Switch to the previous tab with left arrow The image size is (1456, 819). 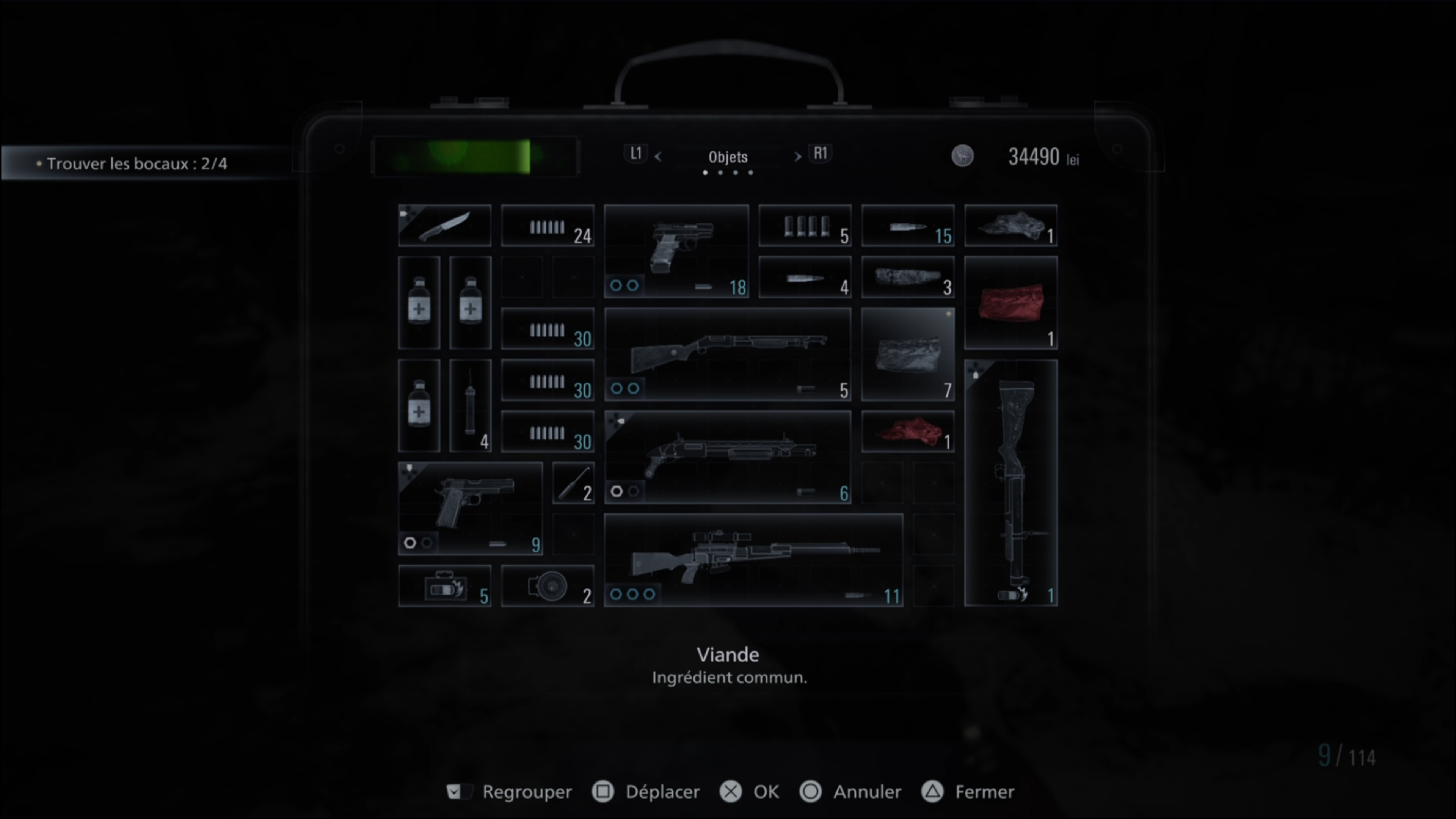point(657,157)
